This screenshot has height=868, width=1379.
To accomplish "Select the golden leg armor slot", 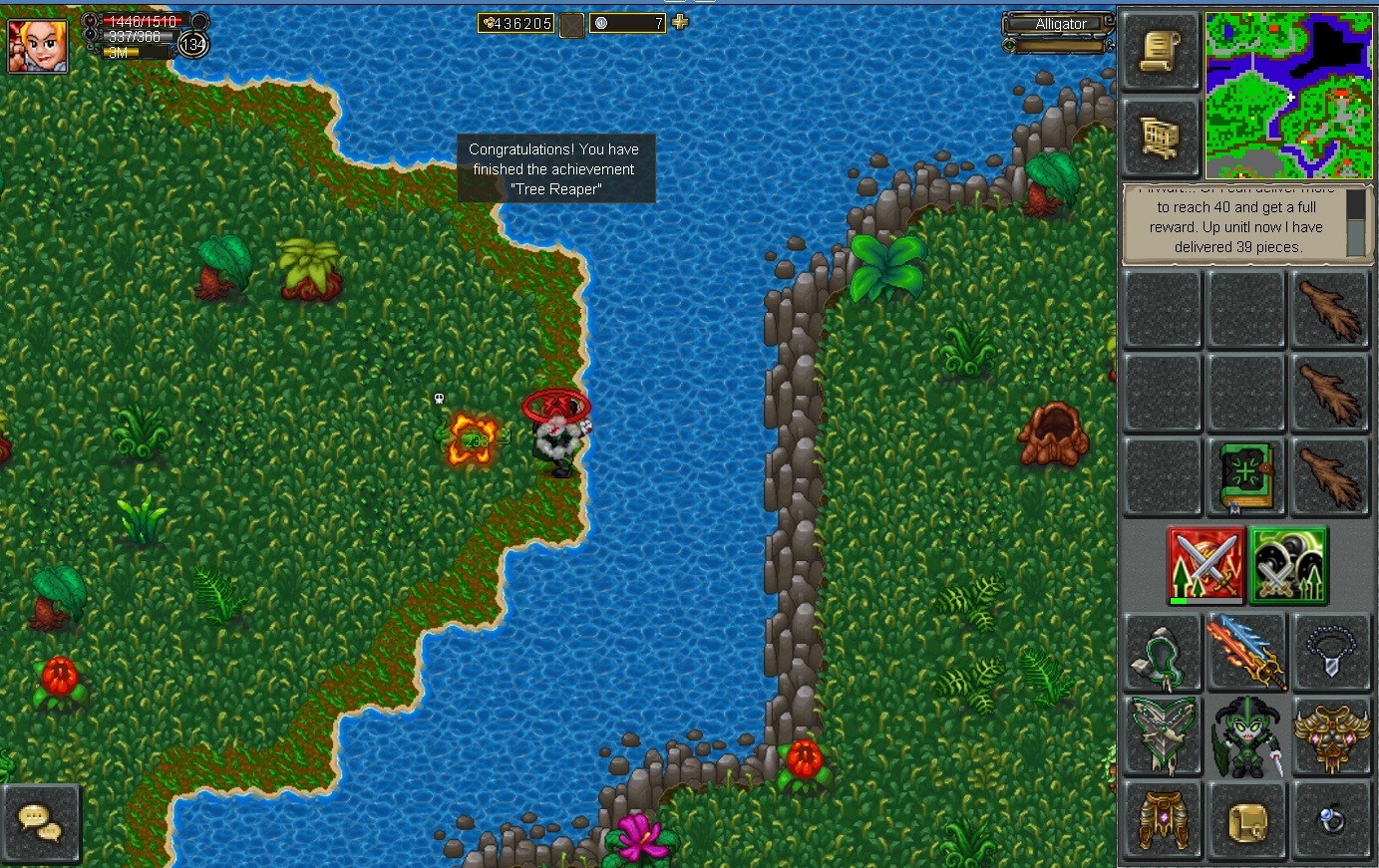I will click(1162, 820).
